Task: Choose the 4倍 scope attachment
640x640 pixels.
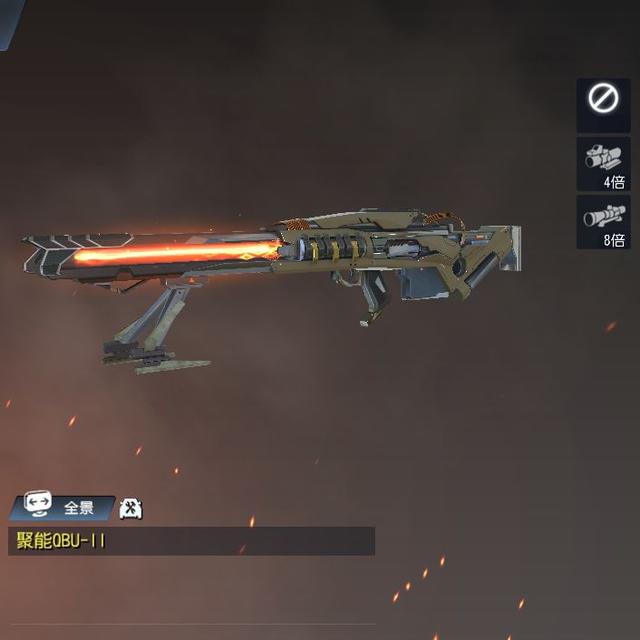Action: (603, 162)
